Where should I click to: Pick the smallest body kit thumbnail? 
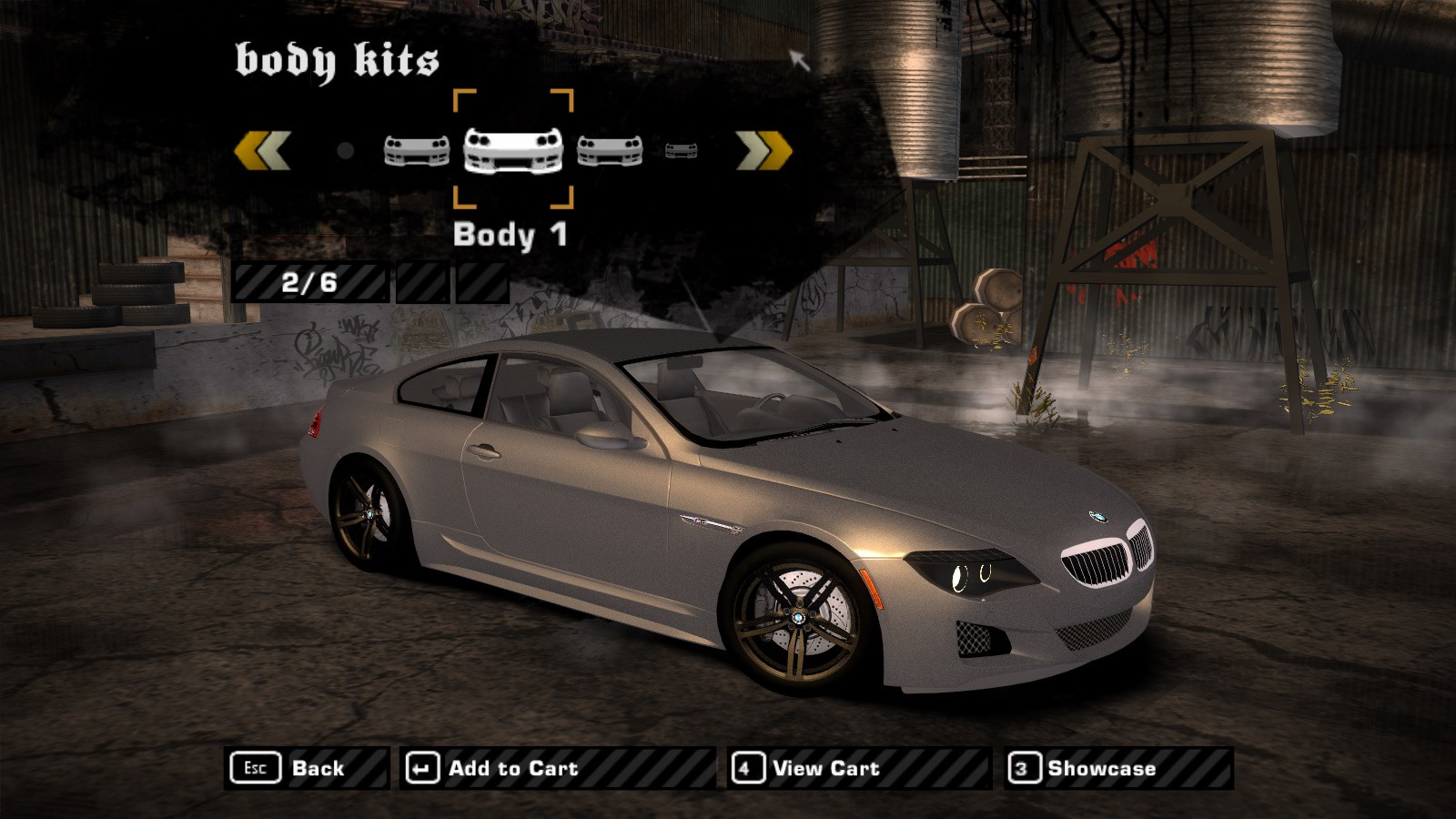(681, 150)
